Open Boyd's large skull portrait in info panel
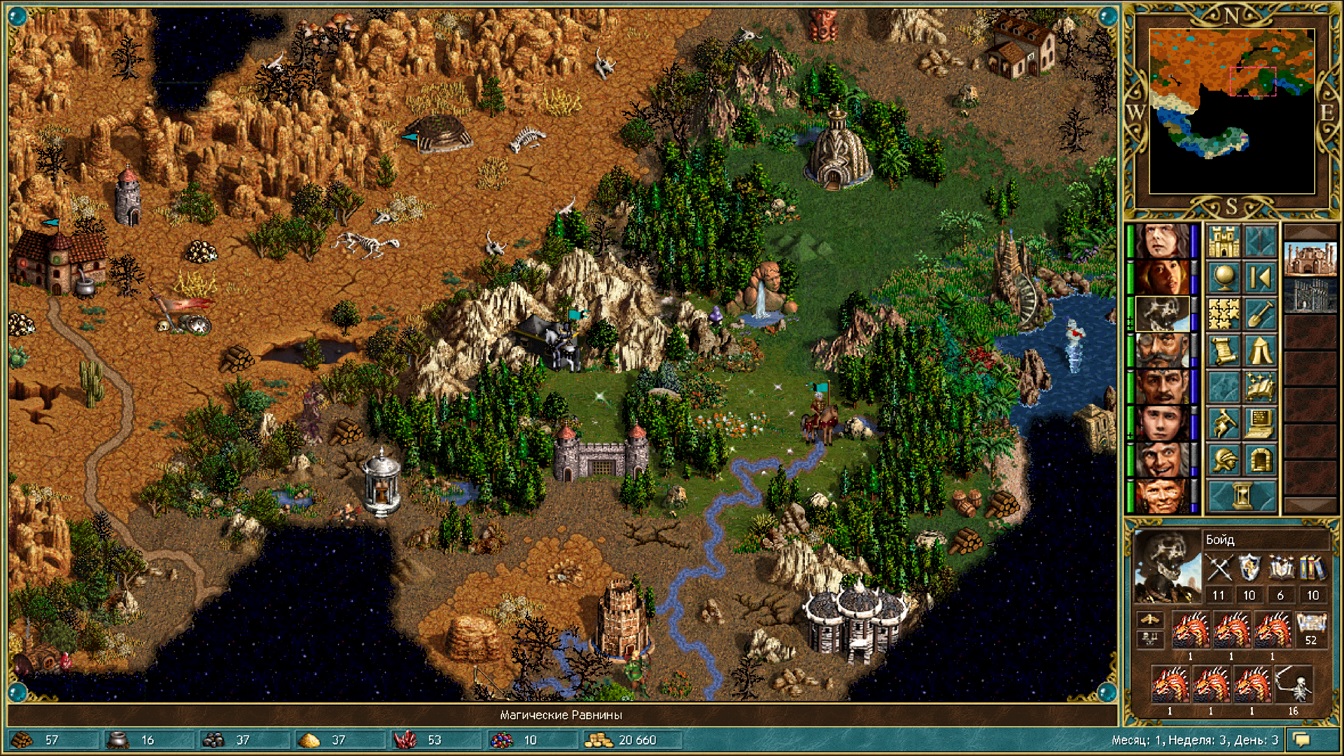This screenshot has width=1344, height=756. coord(1167,566)
